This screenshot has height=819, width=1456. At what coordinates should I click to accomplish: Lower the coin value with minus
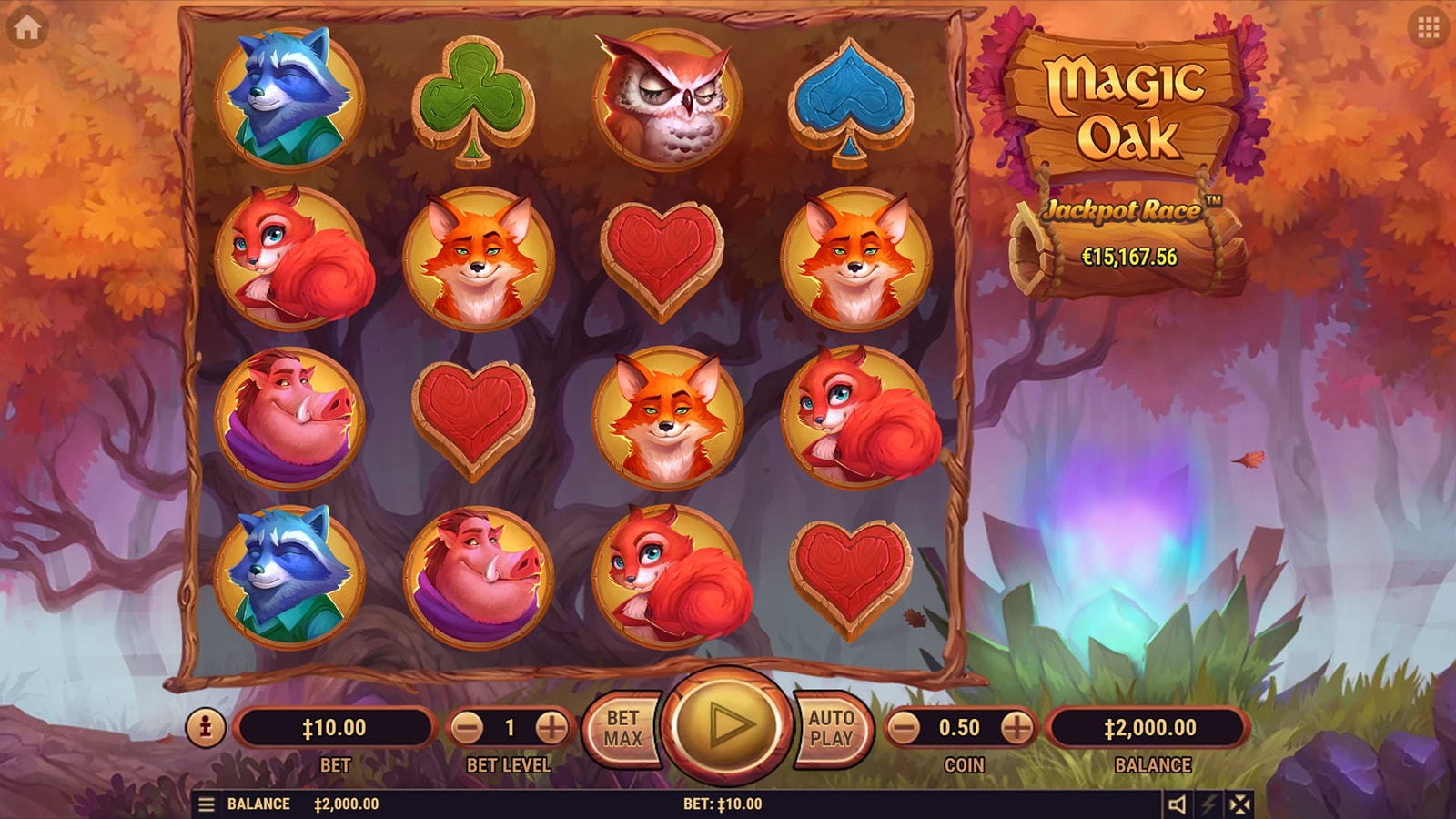[x=904, y=727]
